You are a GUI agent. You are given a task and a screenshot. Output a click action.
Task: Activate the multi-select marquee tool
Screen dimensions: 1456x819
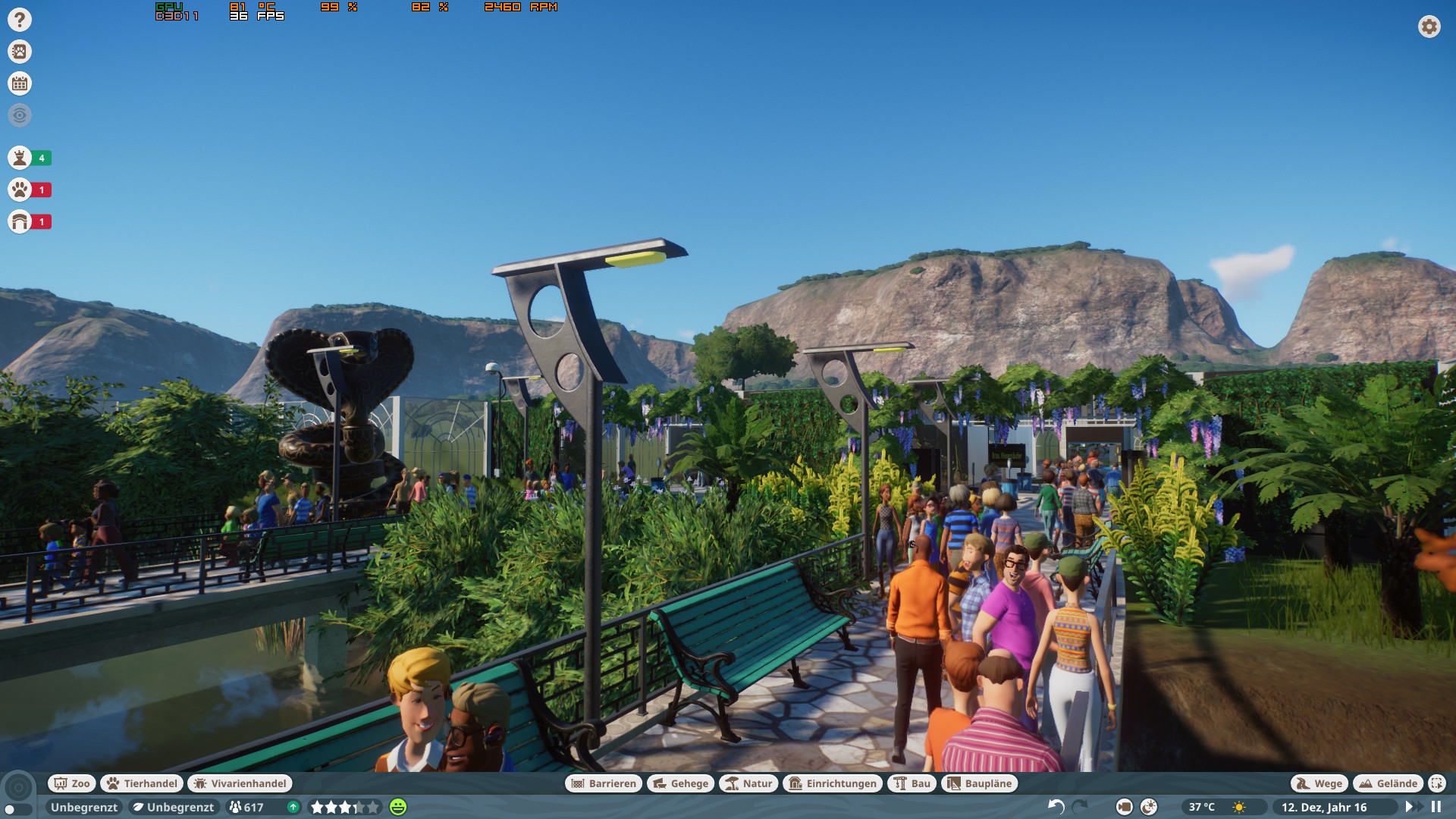(x=1436, y=783)
